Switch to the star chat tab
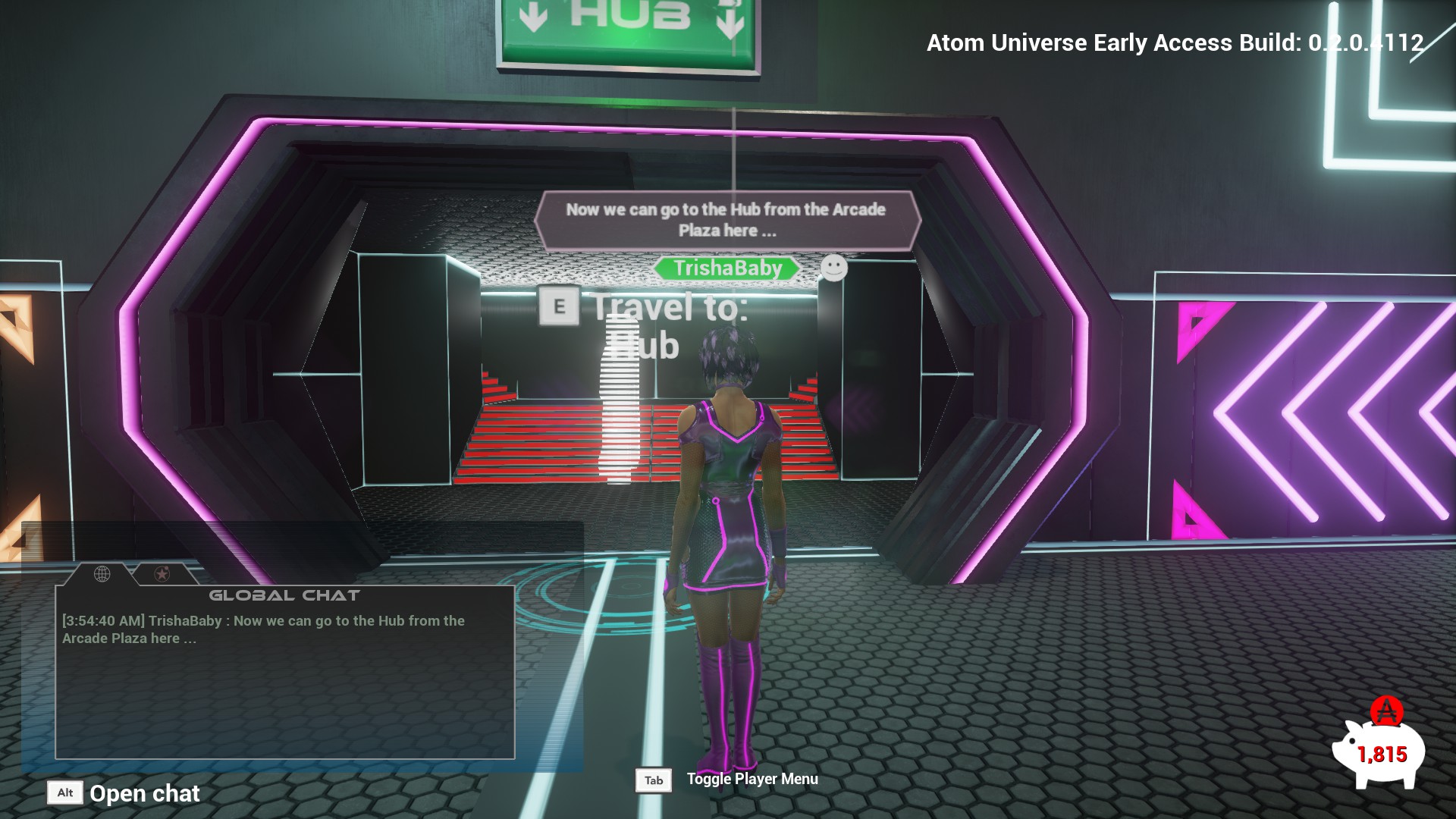The image size is (1456, 819). pyautogui.click(x=162, y=574)
